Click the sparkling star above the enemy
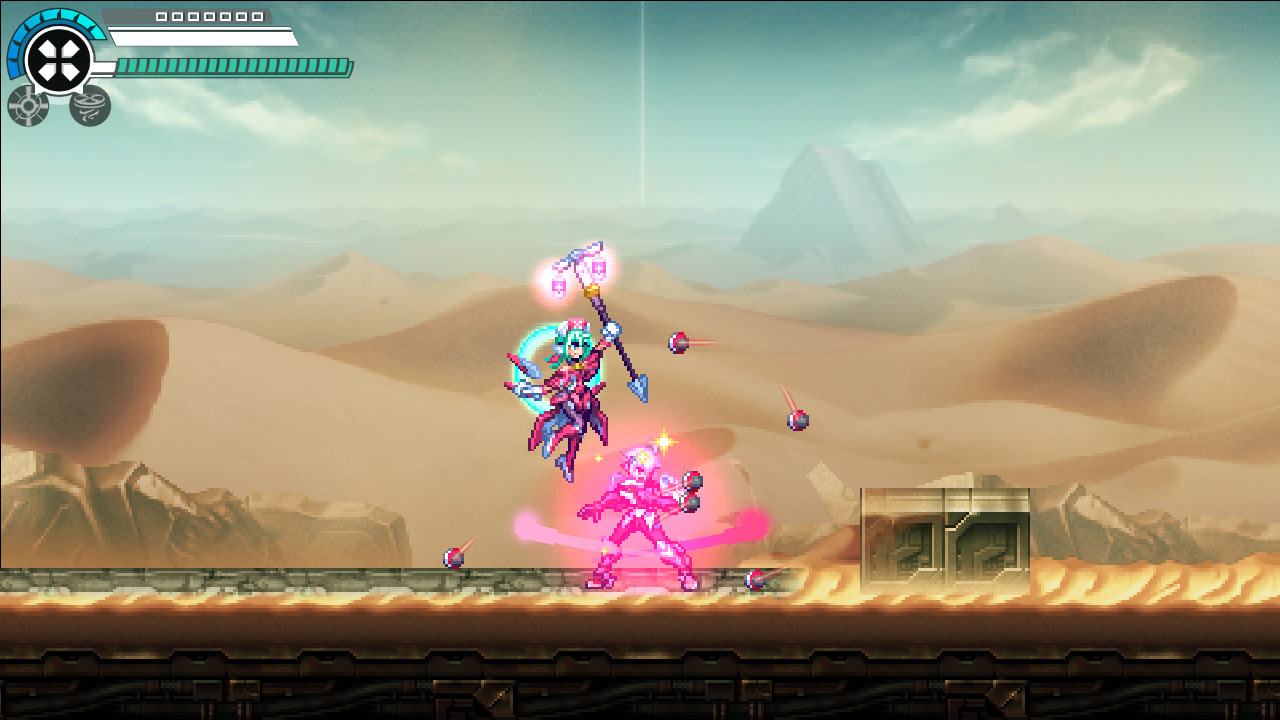The width and height of the screenshot is (1280, 720). [x=666, y=441]
